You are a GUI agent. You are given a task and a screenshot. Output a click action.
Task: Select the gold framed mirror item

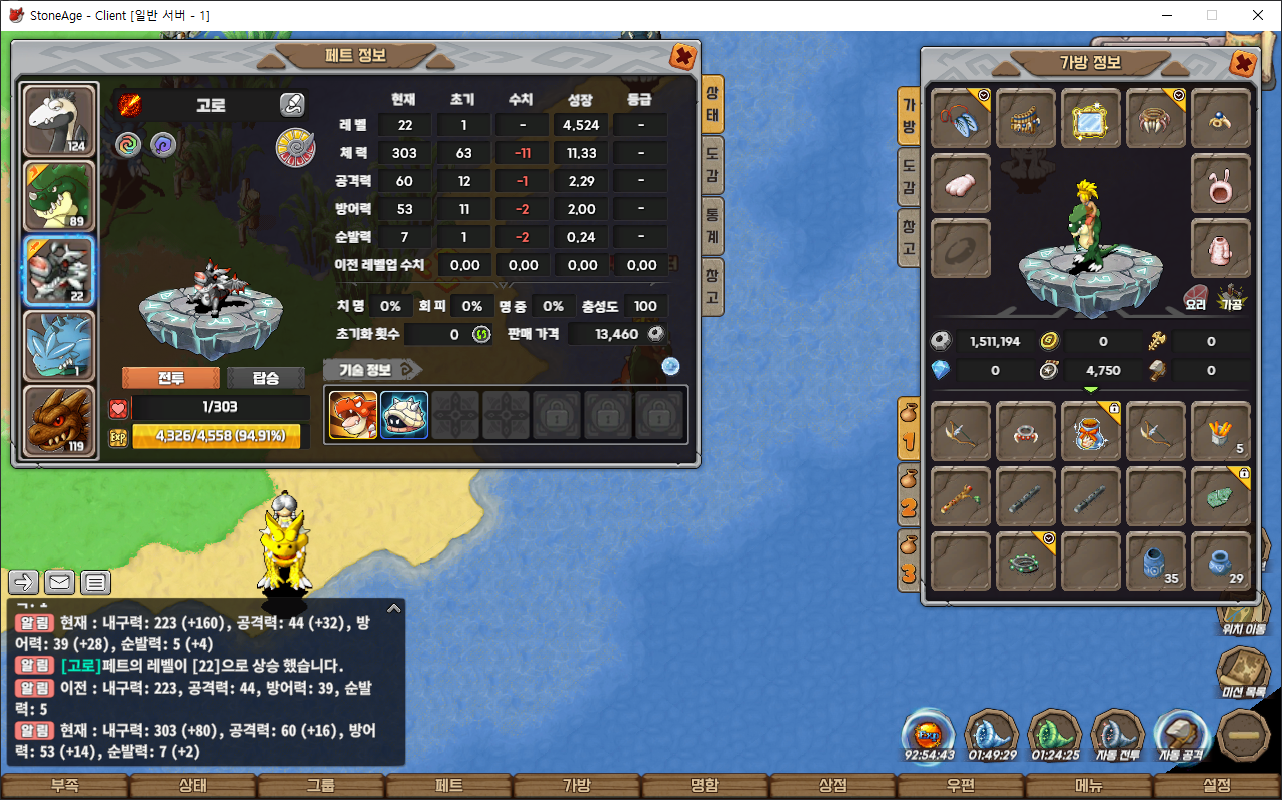1091,118
